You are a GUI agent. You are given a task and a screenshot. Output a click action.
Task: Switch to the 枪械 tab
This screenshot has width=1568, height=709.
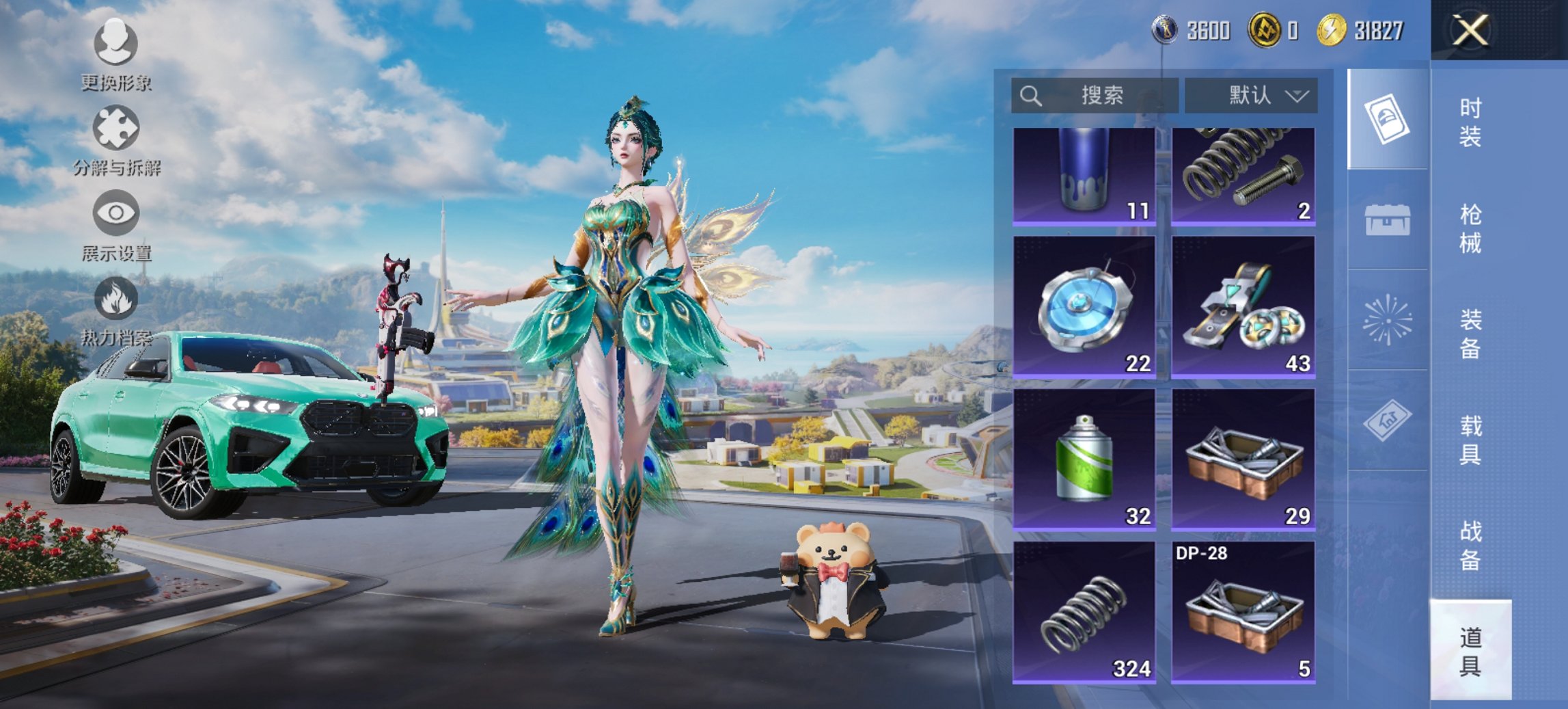[x=1470, y=229]
